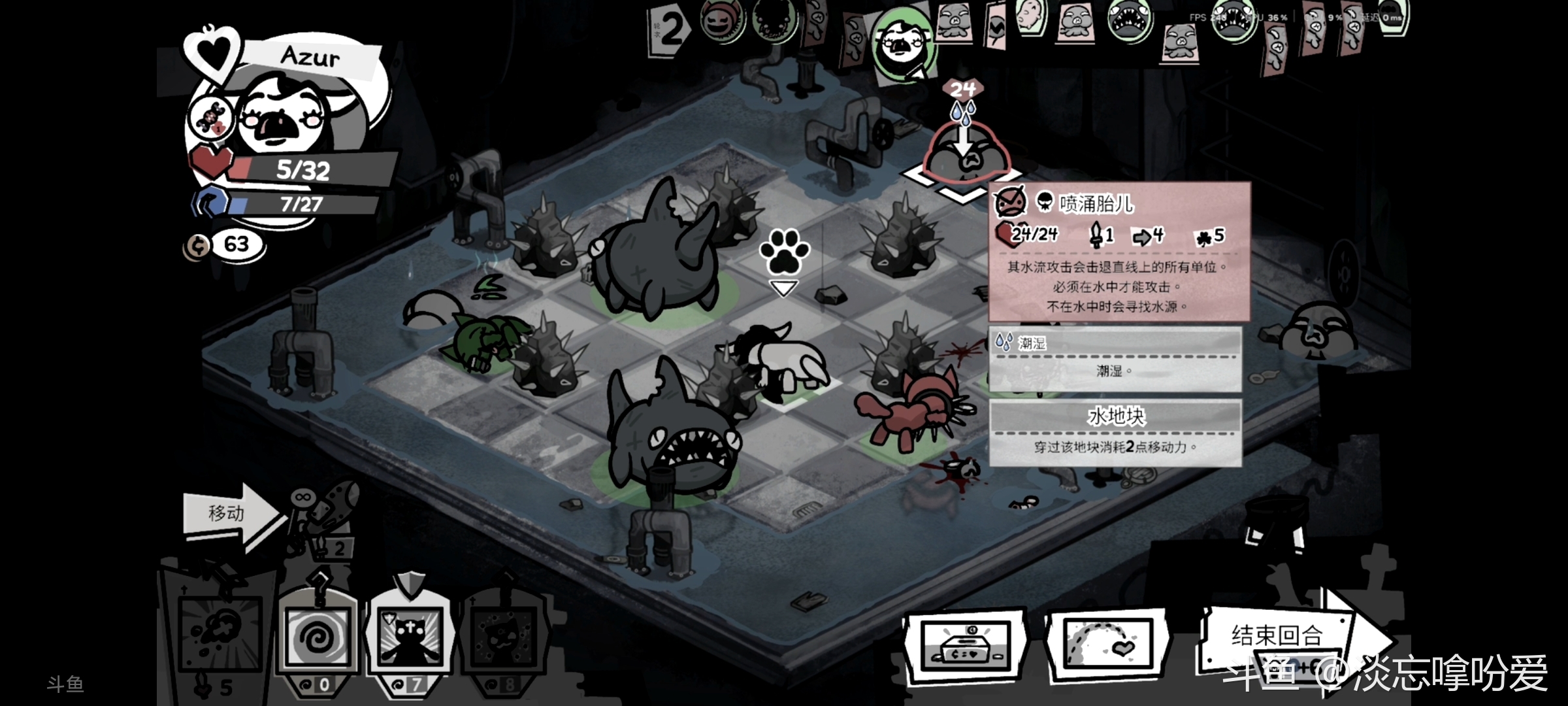Open the coin box item card
1568x706 pixels.
(966, 646)
